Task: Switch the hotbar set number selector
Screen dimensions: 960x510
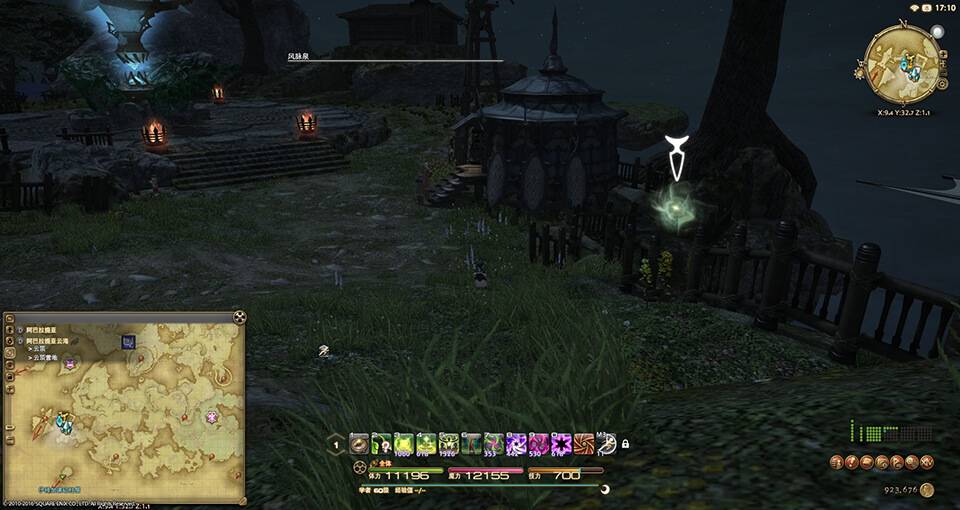Action: 337,445
